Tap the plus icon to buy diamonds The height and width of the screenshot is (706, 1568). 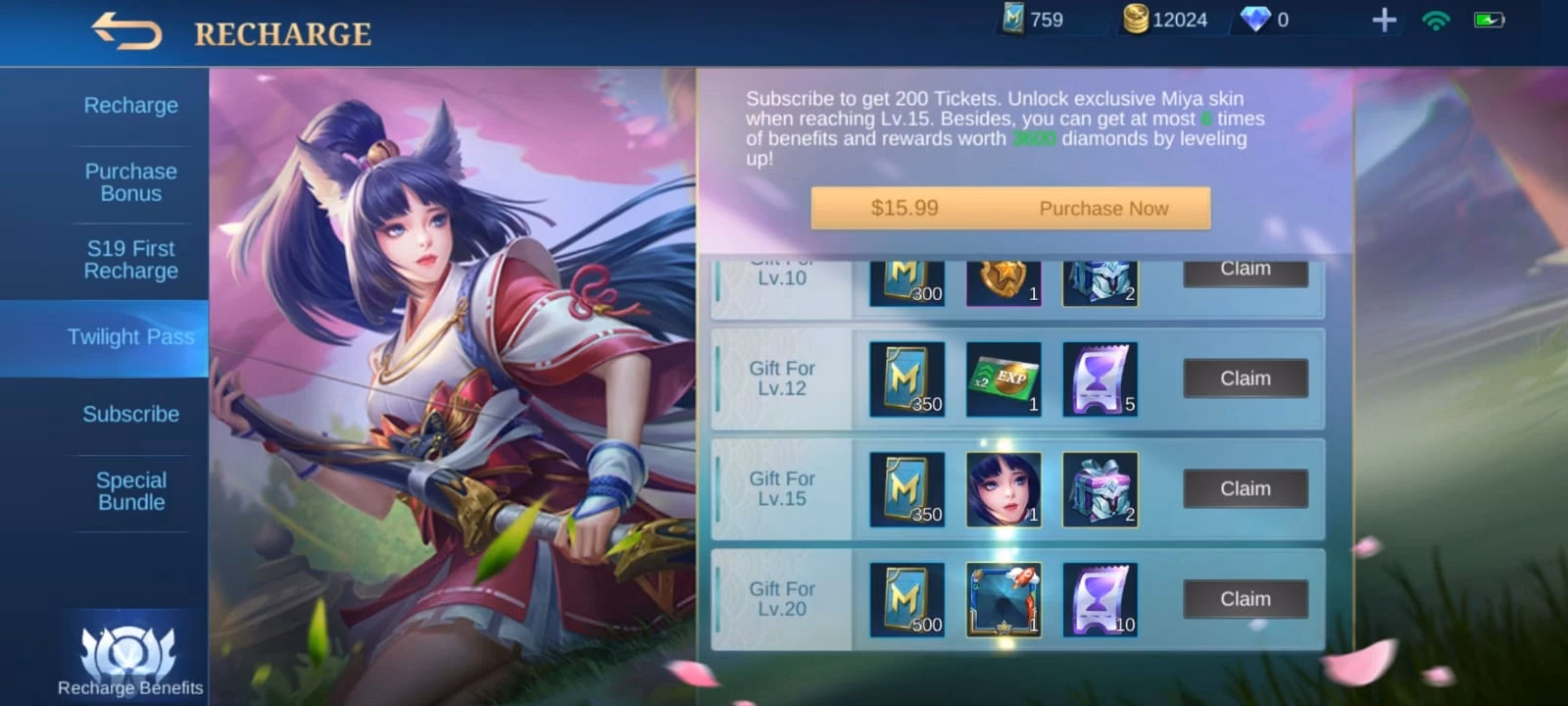pos(1383,18)
